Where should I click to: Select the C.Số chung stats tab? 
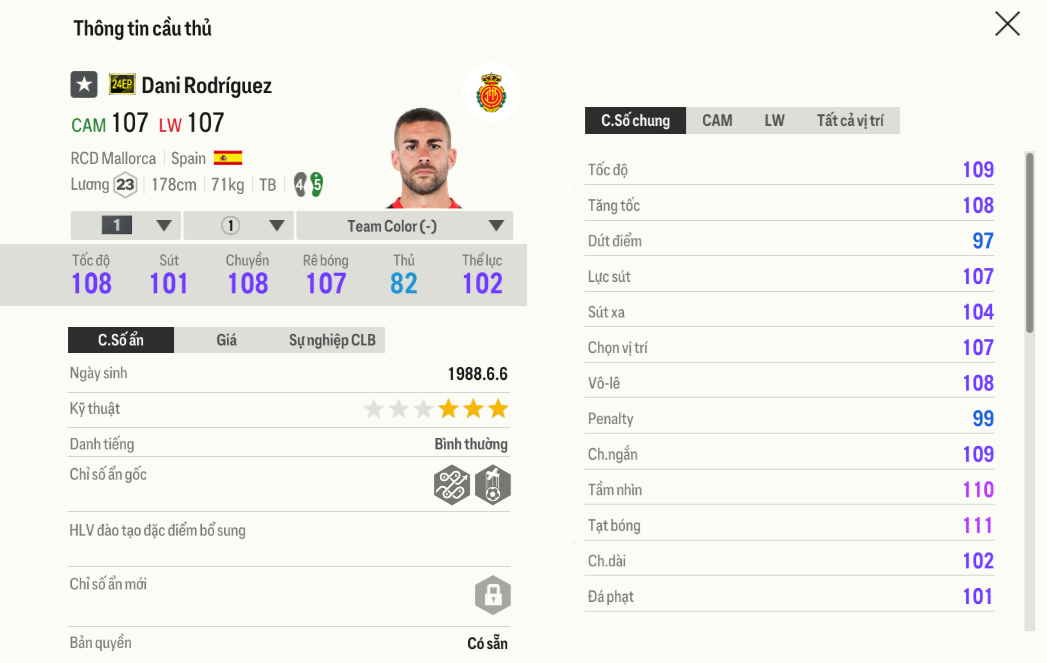point(635,121)
